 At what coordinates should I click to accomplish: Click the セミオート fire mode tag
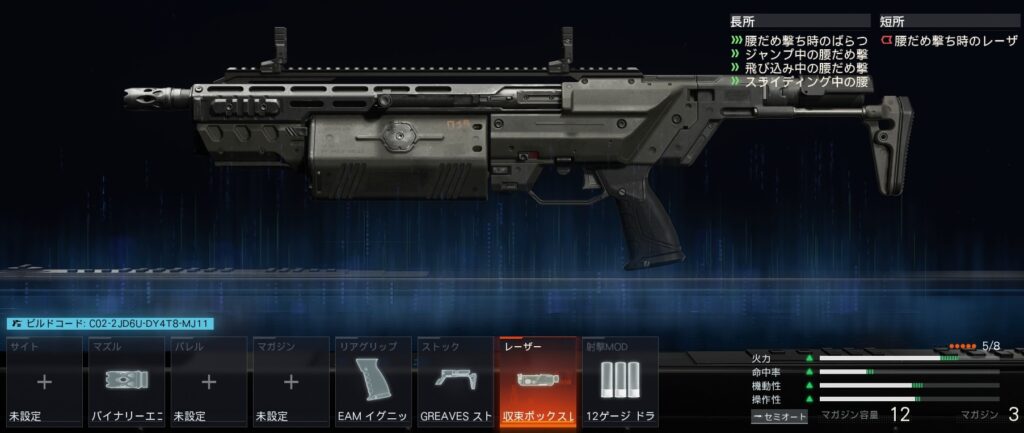click(780, 415)
